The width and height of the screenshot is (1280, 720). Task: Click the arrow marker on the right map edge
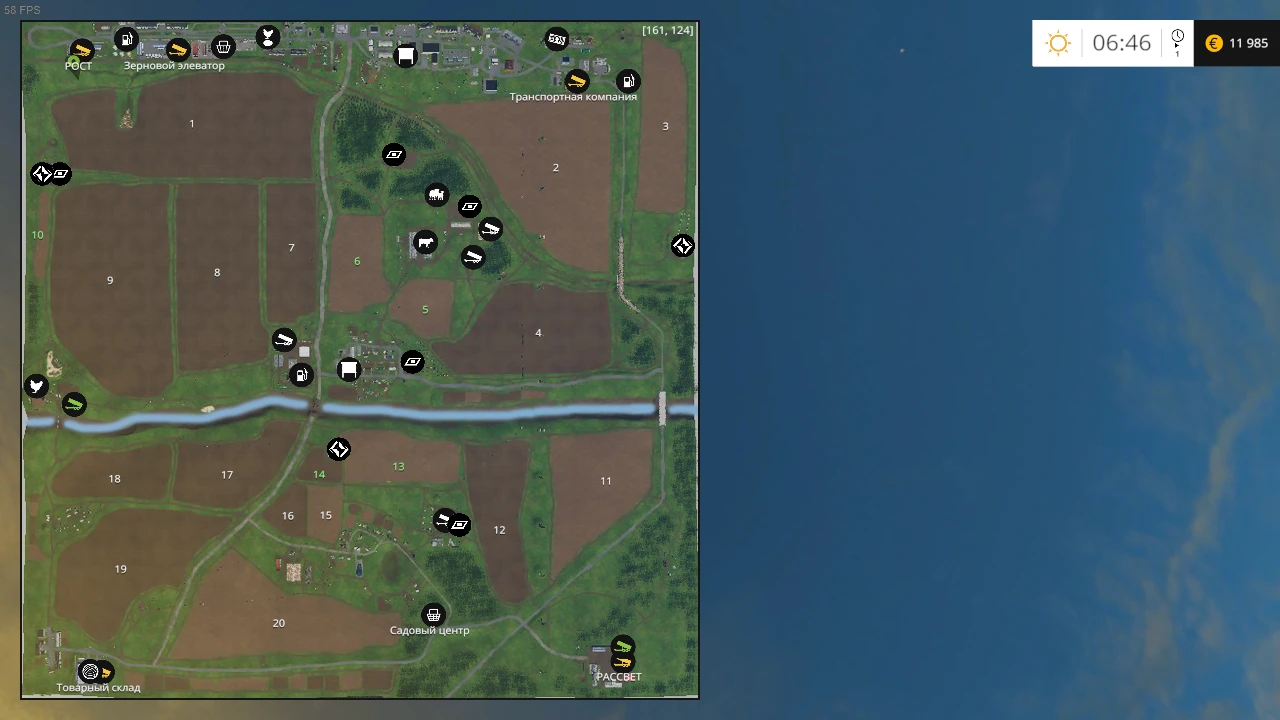[683, 246]
